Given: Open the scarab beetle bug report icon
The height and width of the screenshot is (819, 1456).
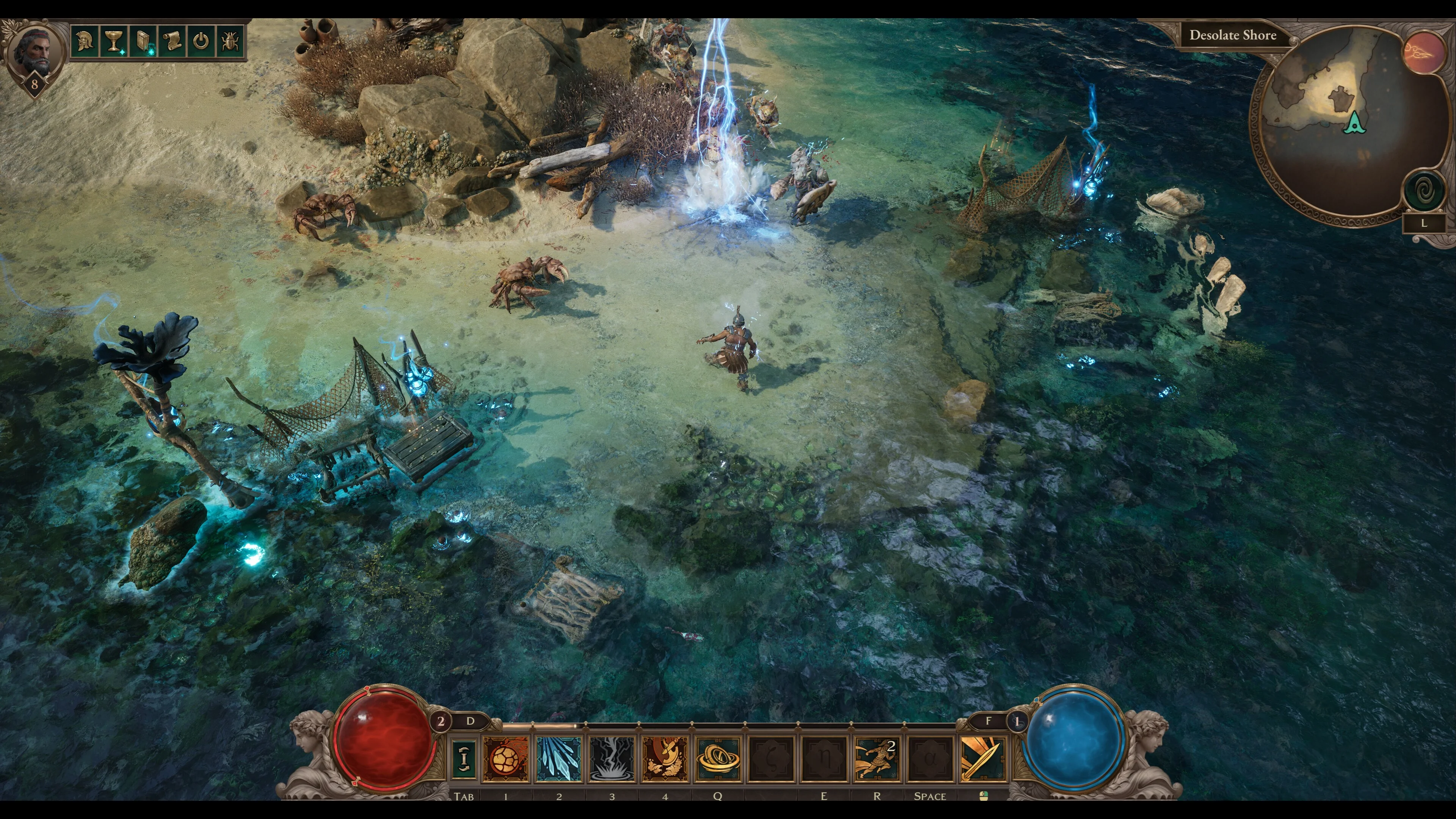Looking at the screenshot, I should [230, 41].
